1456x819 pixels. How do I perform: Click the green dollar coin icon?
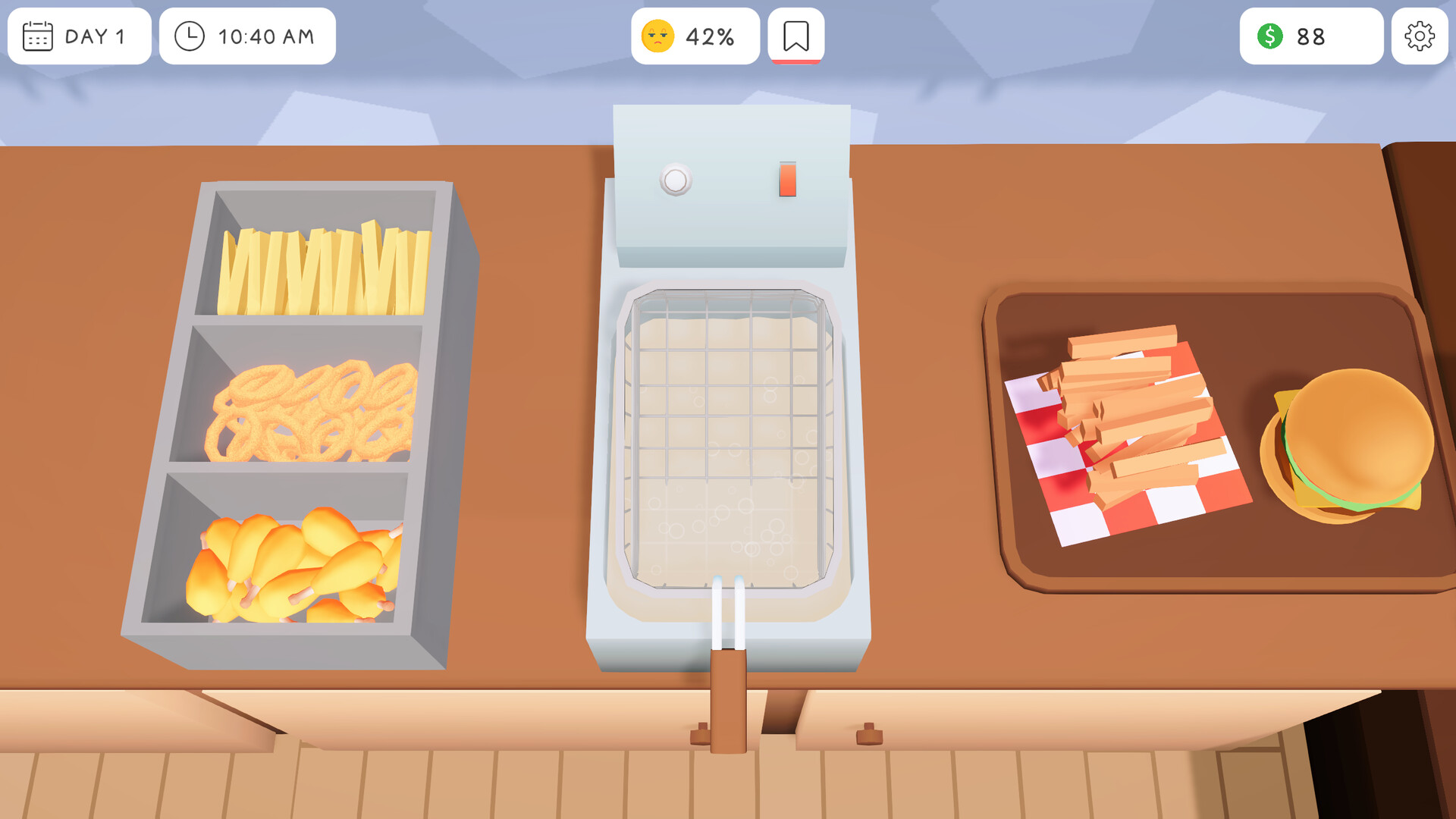tap(1269, 36)
